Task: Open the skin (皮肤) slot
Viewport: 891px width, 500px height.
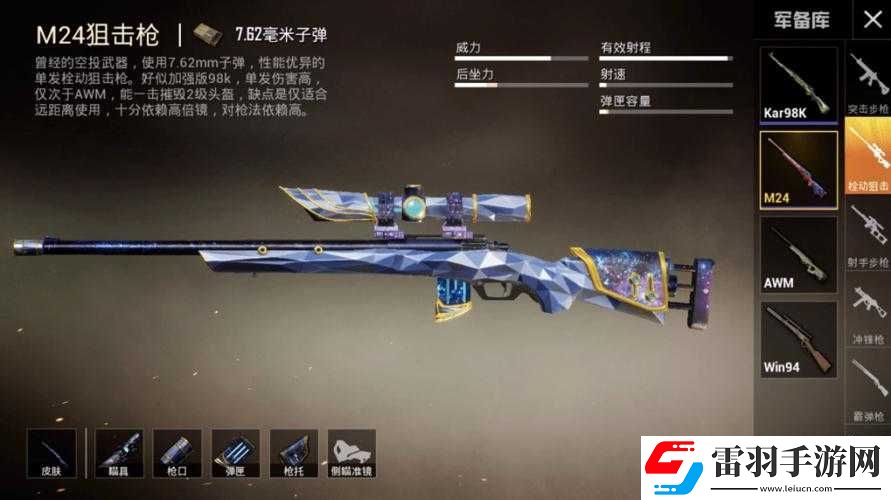Action: coord(51,453)
